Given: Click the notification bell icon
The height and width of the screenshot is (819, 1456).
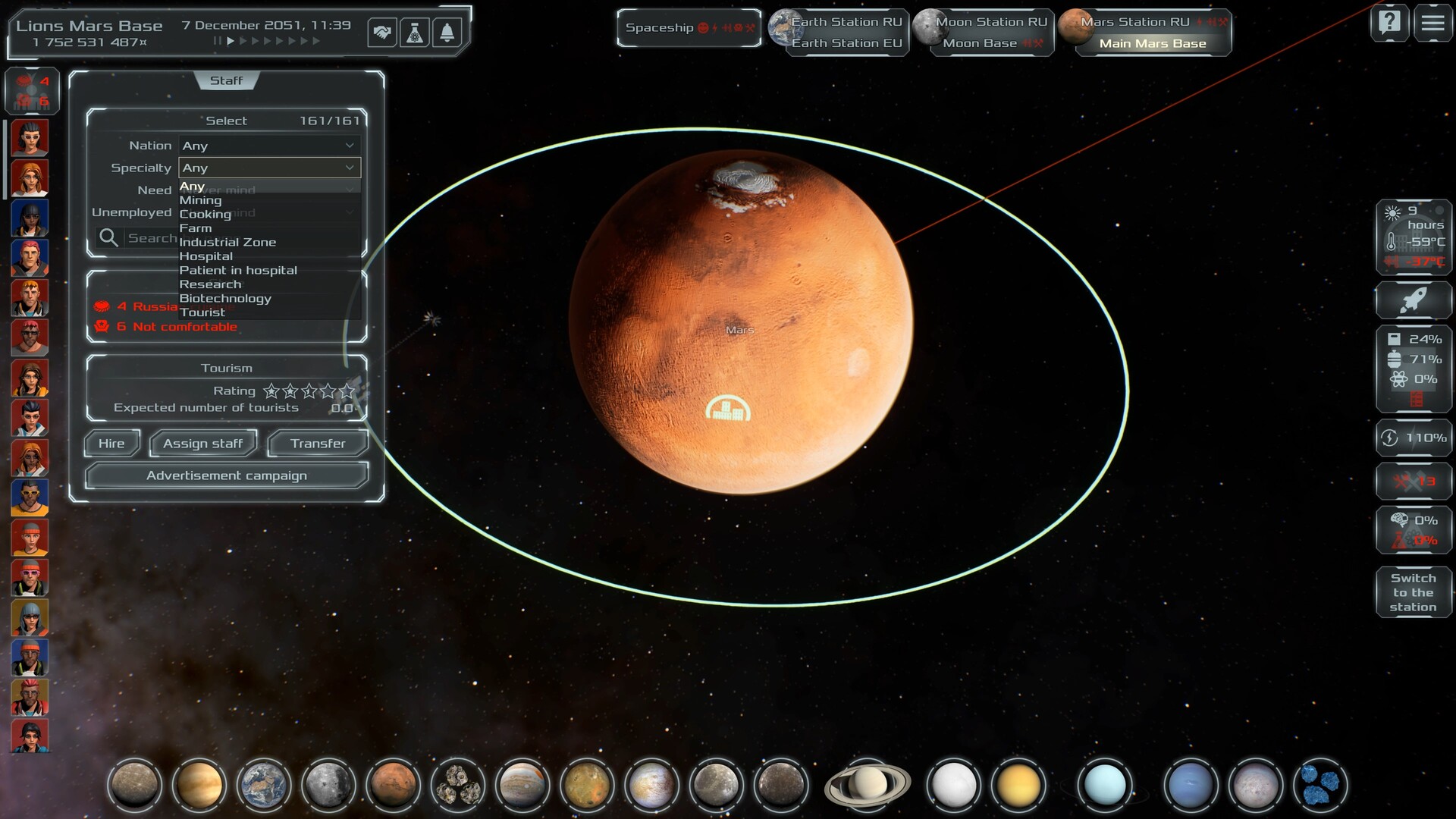Looking at the screenshot, I should tap(447, 33).
